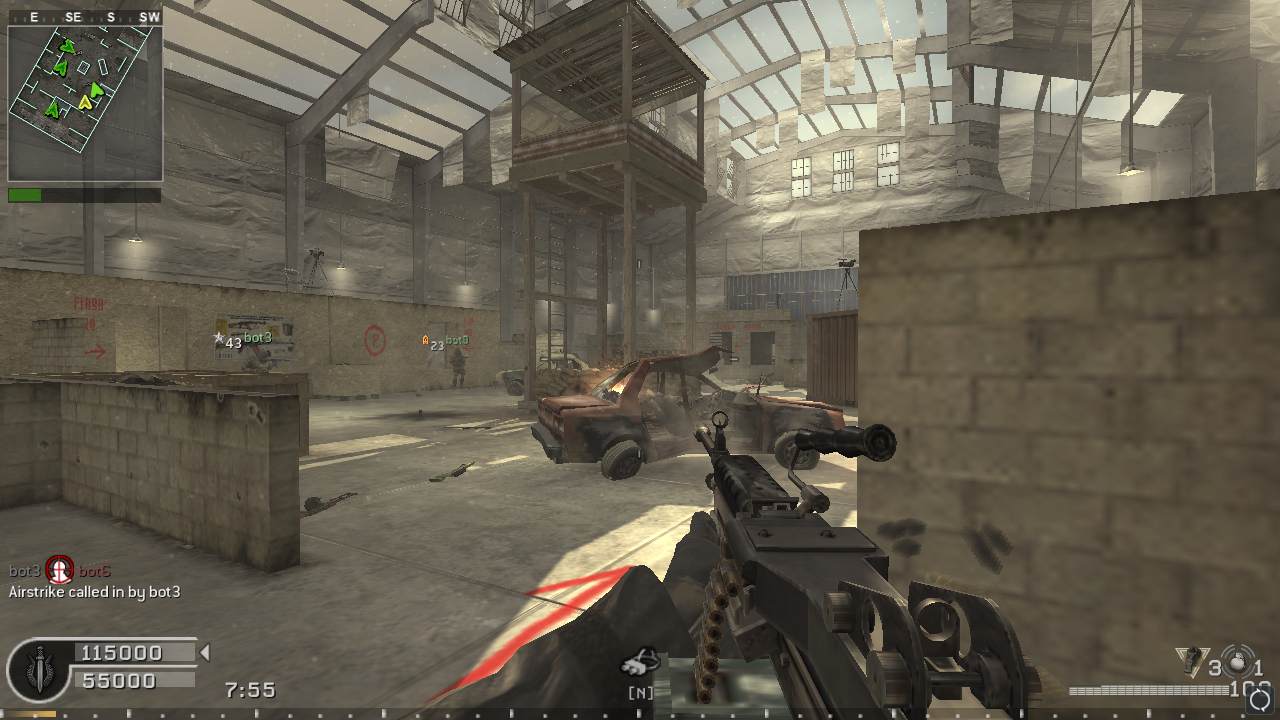Select the claymore equipment icon
The height and width of the screenshot is (720, 1280).
coord(1190,660)
